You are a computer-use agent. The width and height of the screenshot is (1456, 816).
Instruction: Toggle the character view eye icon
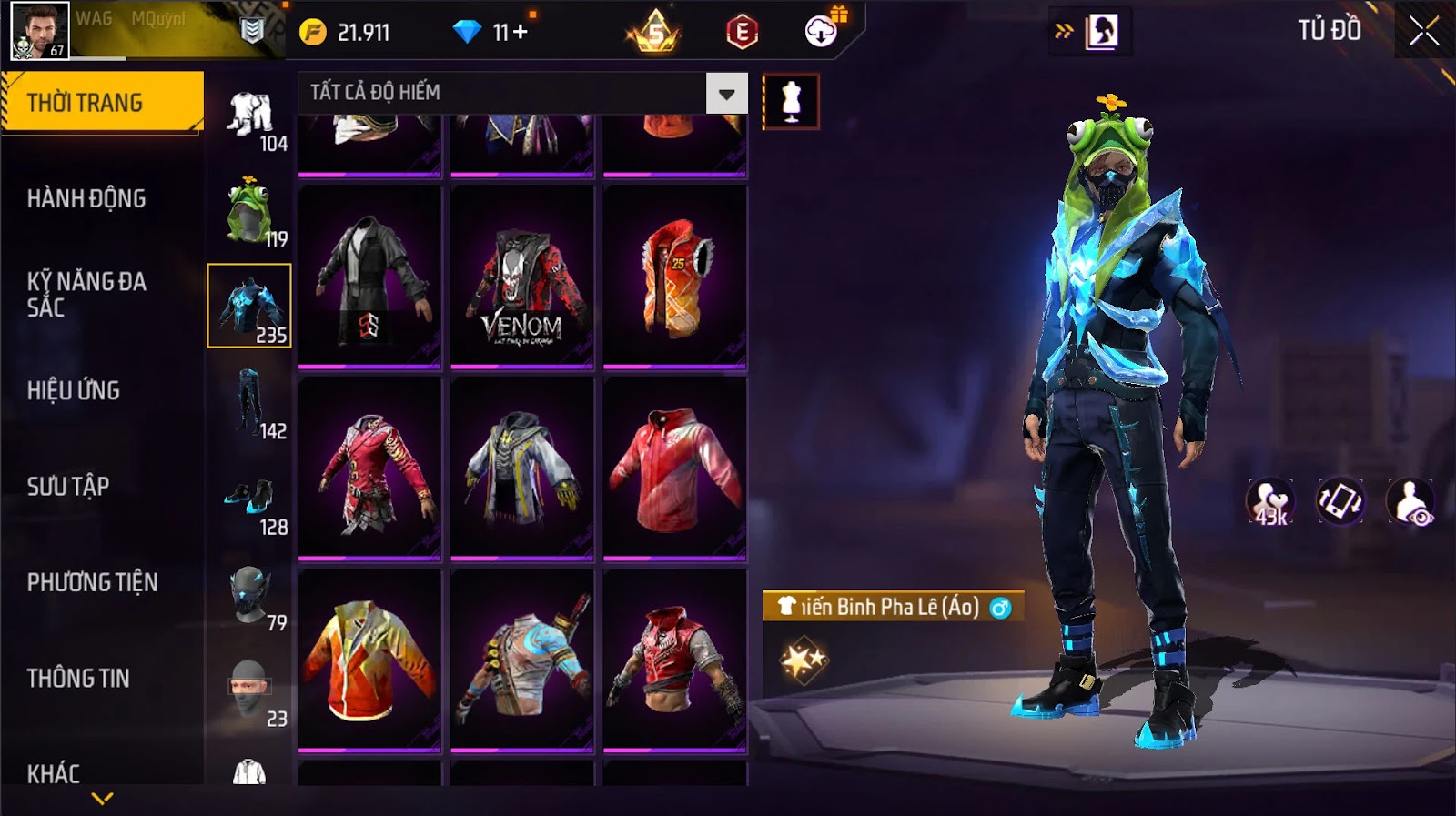pos(1410,501)
